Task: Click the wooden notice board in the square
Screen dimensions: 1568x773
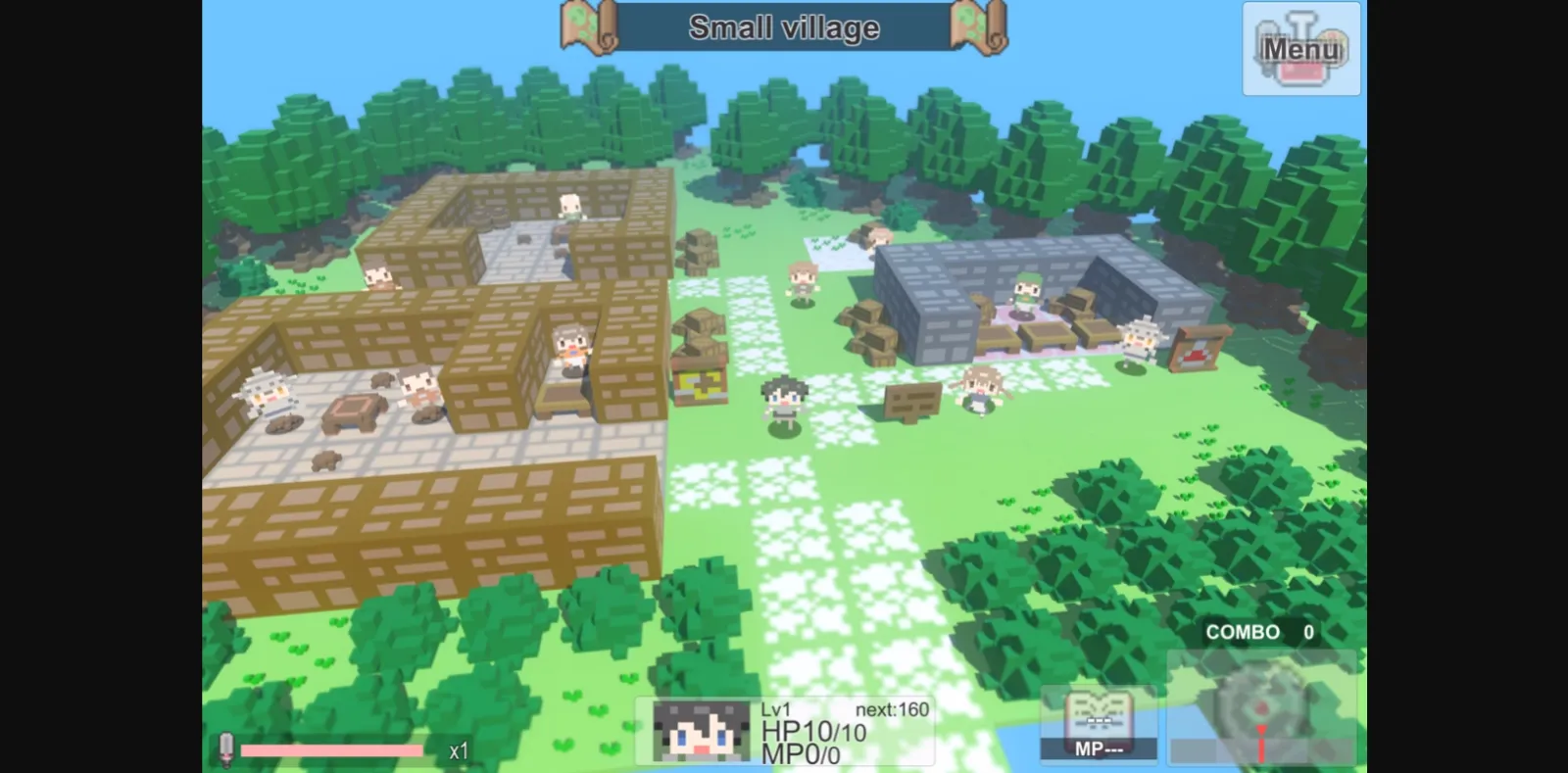Action: coord(911,402)
